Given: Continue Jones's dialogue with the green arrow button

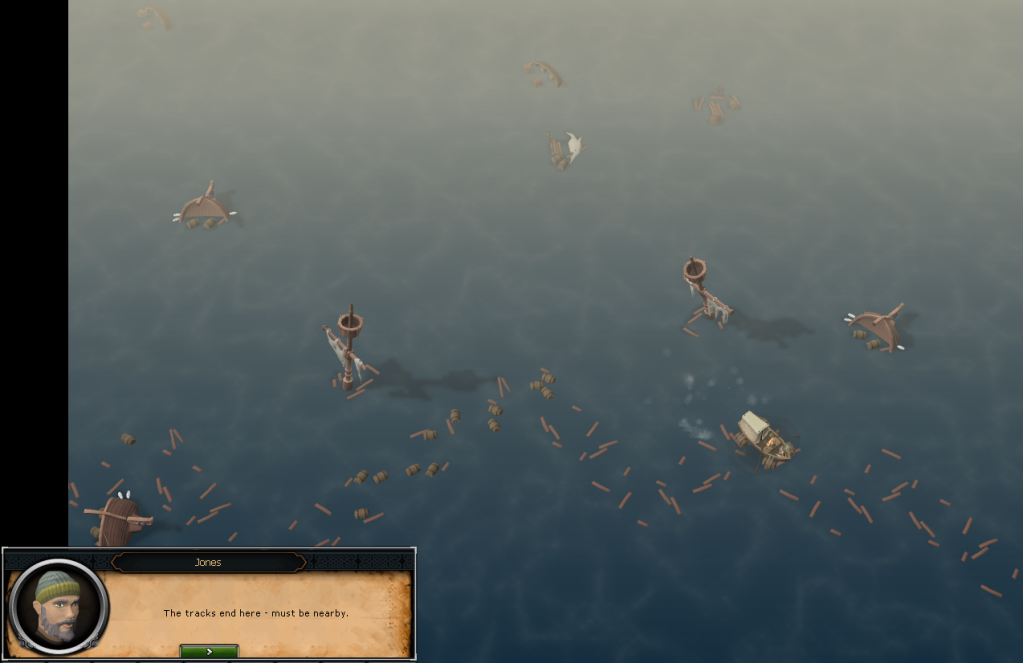Looking at the screenshot, I should click(x=209, y=651).
